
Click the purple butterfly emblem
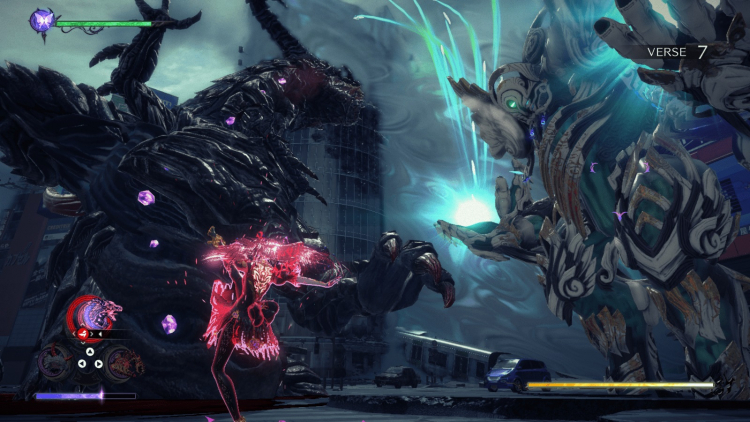43,19
